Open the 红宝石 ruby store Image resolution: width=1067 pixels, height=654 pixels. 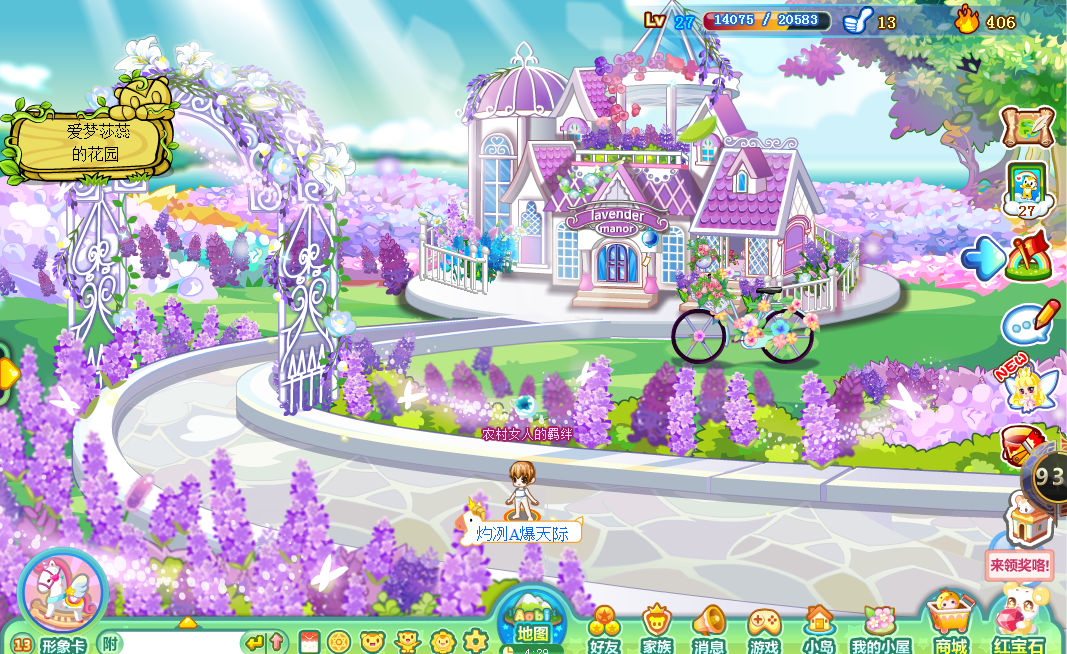pos(1020,625)
